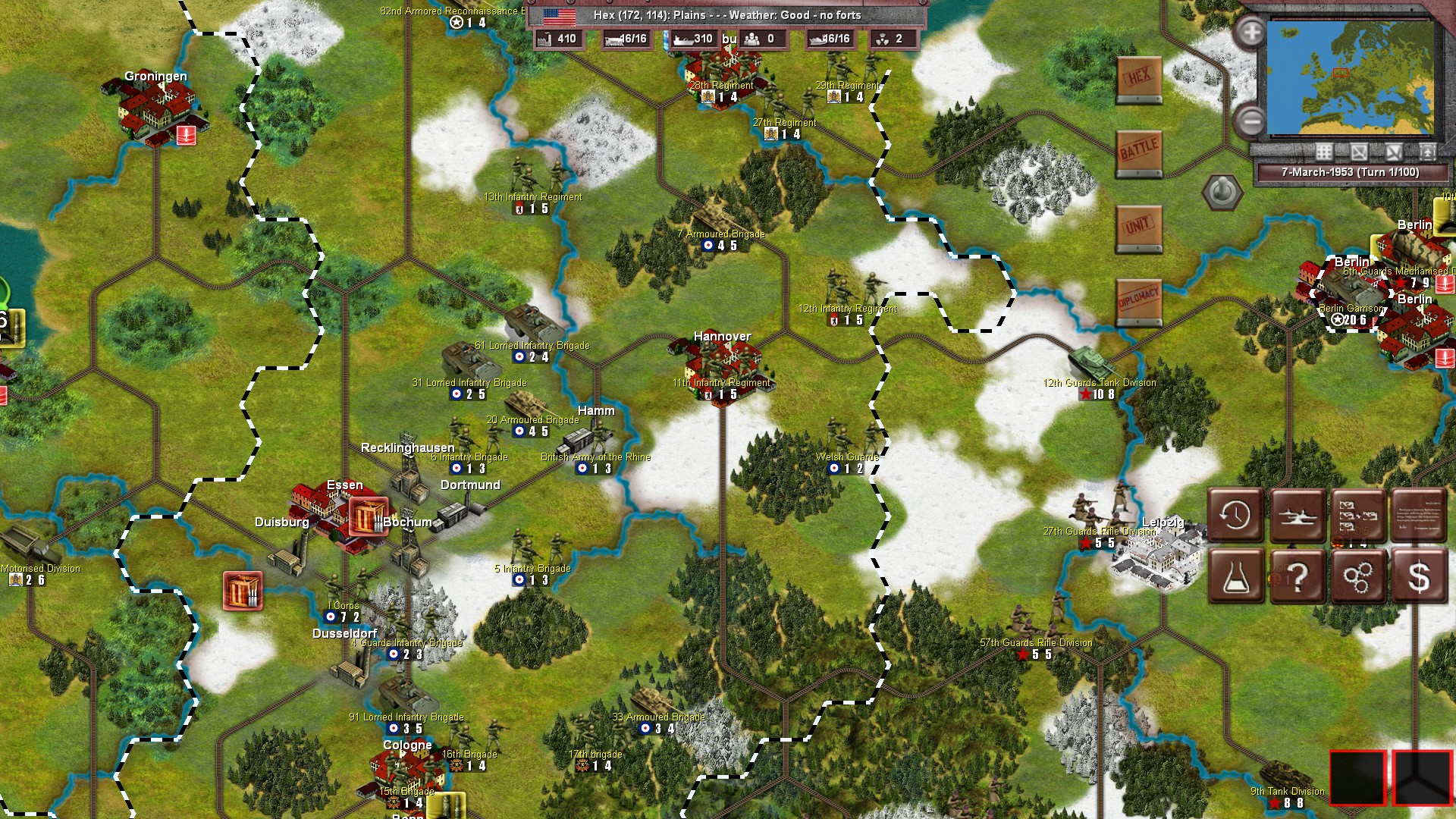Expand the HEX panel
This screenshot has height=819, width=1456.
1138,77
